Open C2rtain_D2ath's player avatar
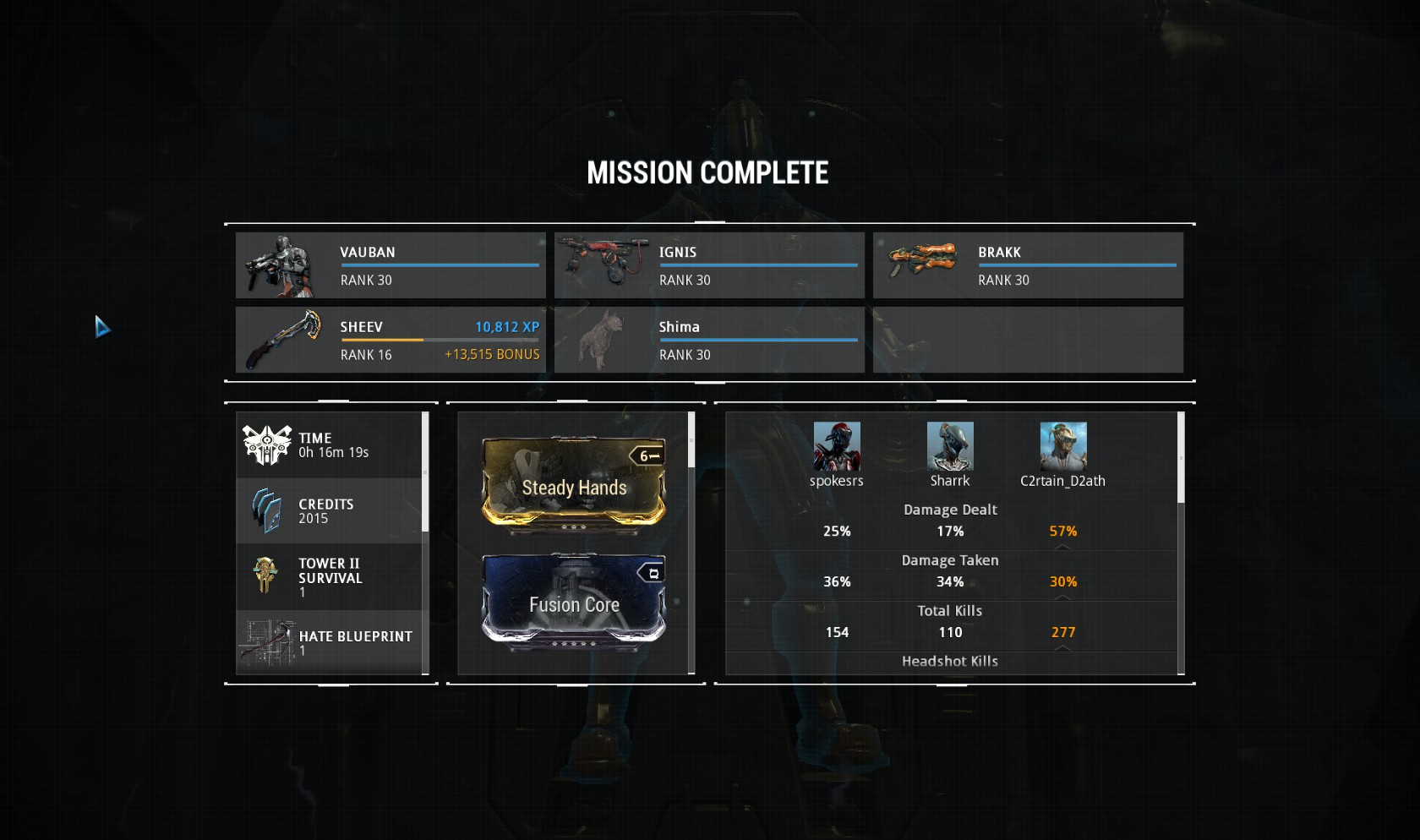Viewport: 1420px width, 840px height. [1063, 446]
